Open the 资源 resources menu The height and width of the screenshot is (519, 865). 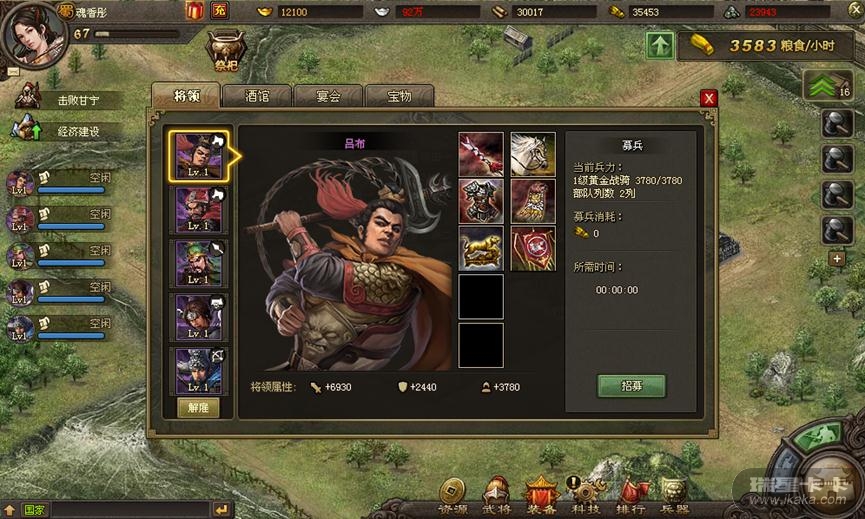(453, 495)
